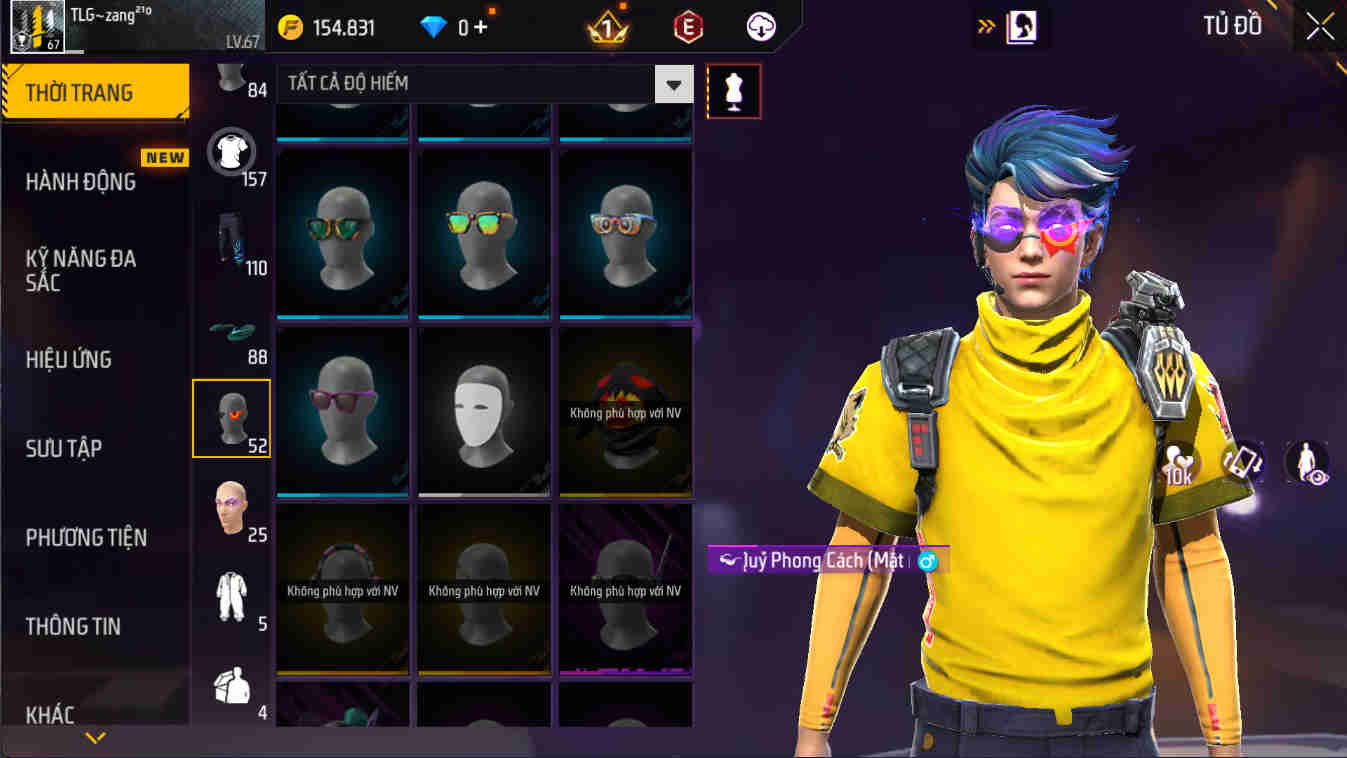Select the pants category icon showing 110

(x=232, y=240)
